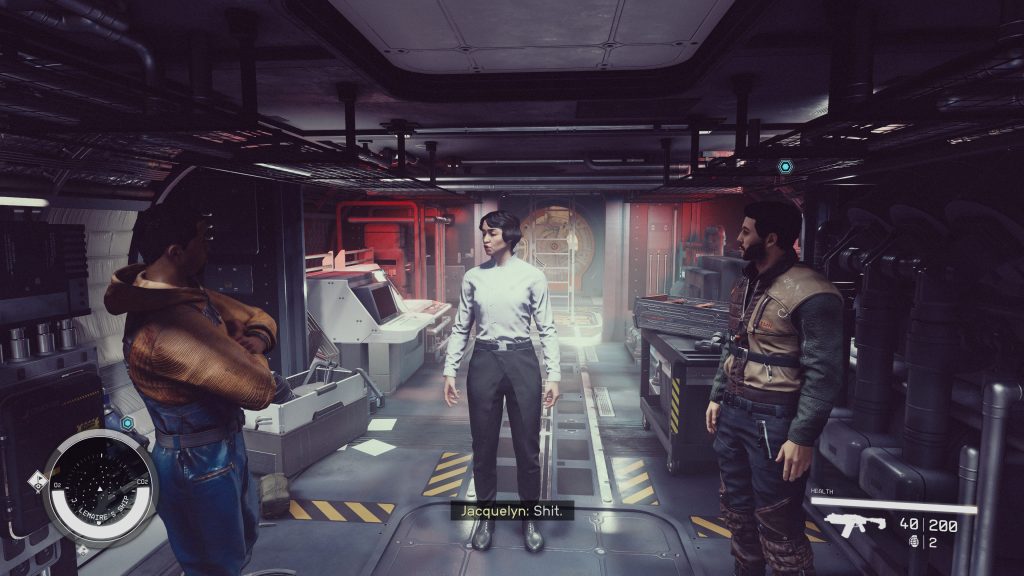Screen dimensions: 1024x576
Task: Click the grenade count icon
Action: click(908, 542)
